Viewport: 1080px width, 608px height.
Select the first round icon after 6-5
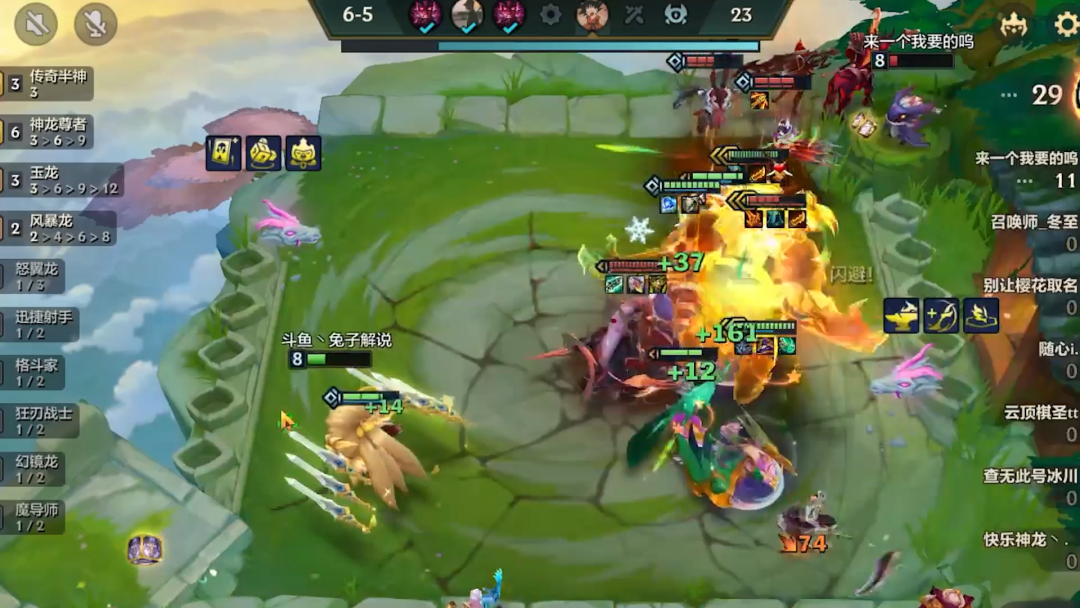425,15
